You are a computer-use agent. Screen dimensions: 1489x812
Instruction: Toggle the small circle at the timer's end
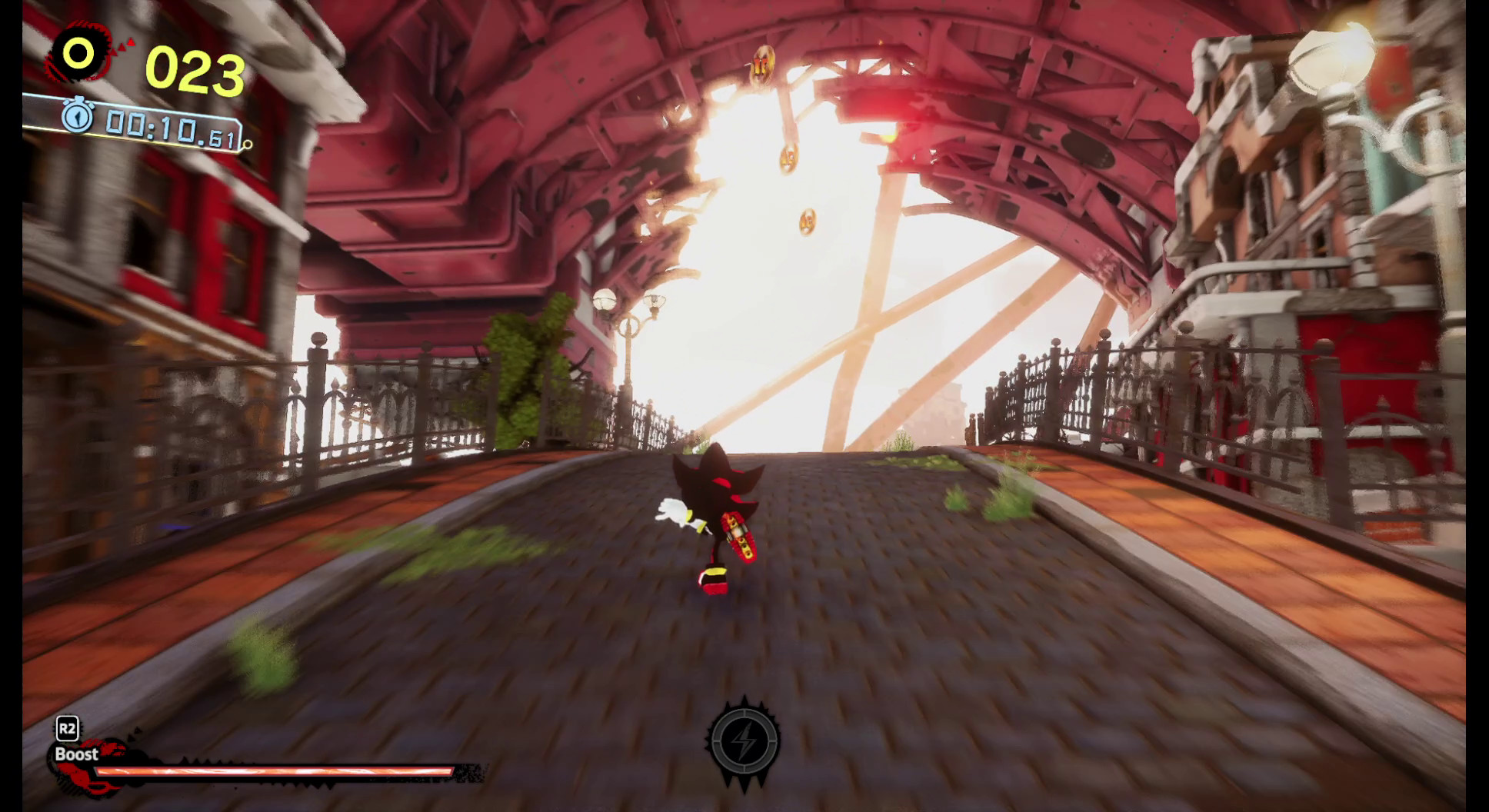(247, 145)
